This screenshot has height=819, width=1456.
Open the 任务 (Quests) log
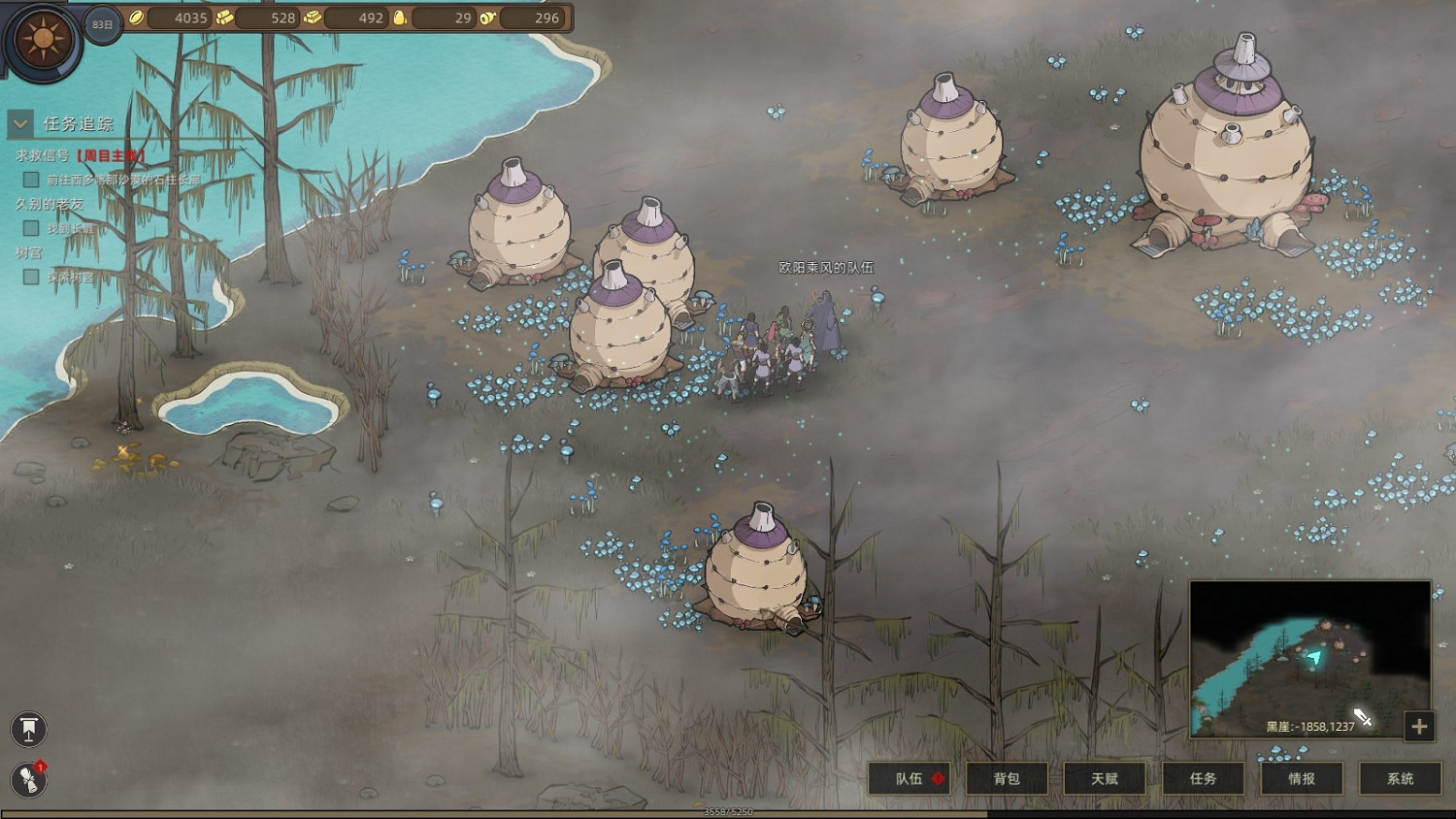1203,778
